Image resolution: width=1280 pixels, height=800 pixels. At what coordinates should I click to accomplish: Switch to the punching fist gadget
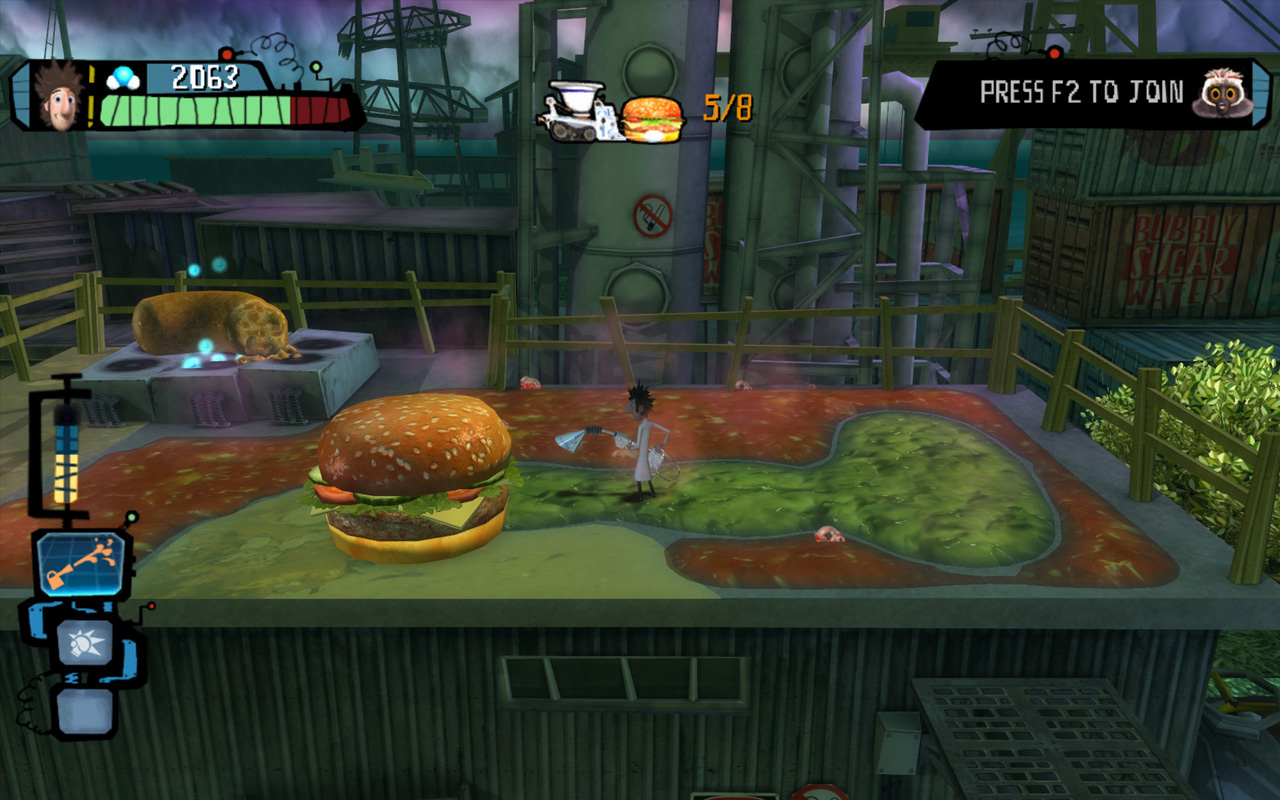[85, 641]
